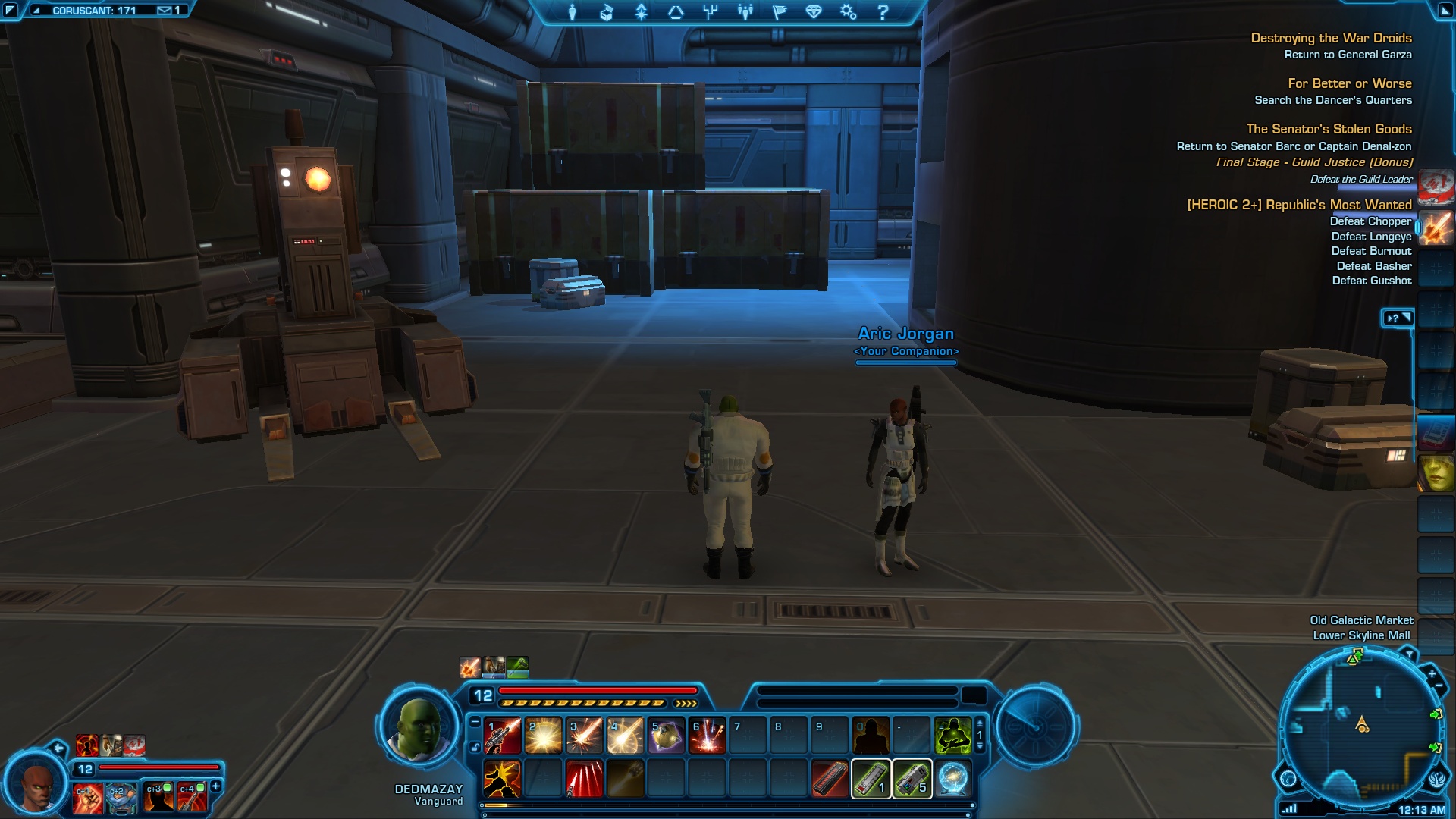This screenshot has width=1456, height=819.
Task: Select the Republic's Most Wanted heroic quest
Action: coord(1299,205)
